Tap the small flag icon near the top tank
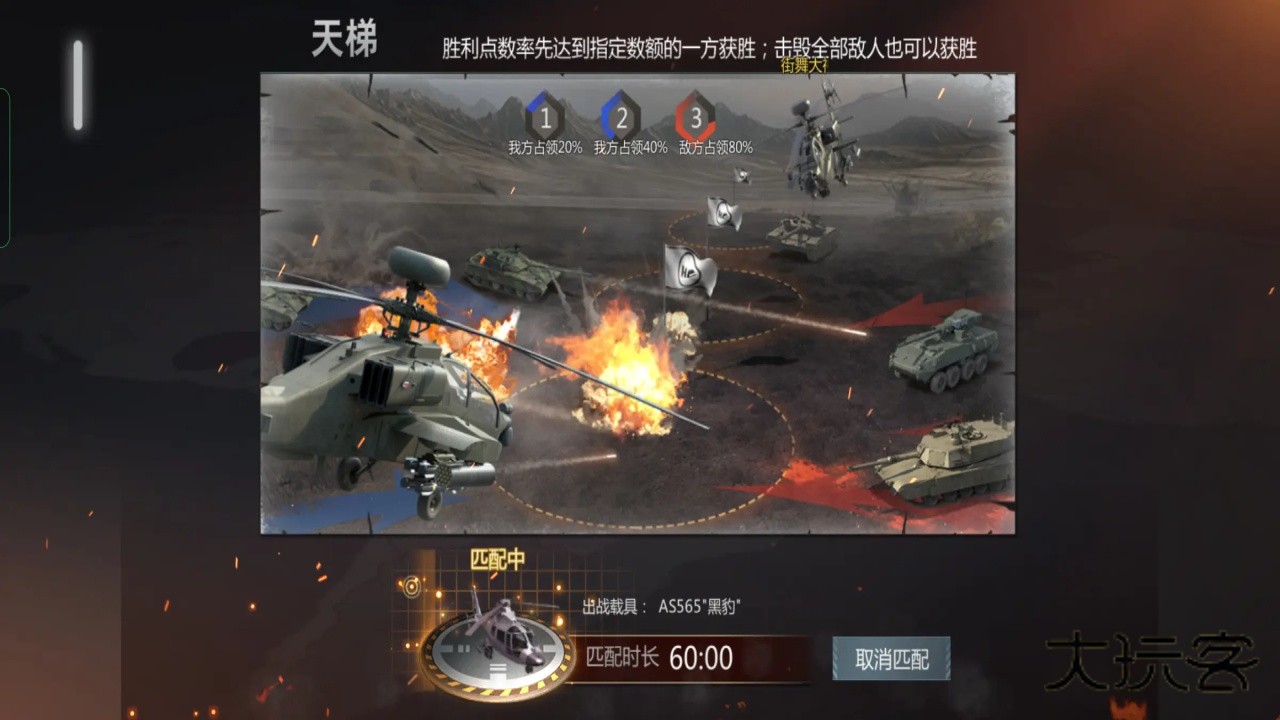 pyautogui.click(x=742, y=177)
